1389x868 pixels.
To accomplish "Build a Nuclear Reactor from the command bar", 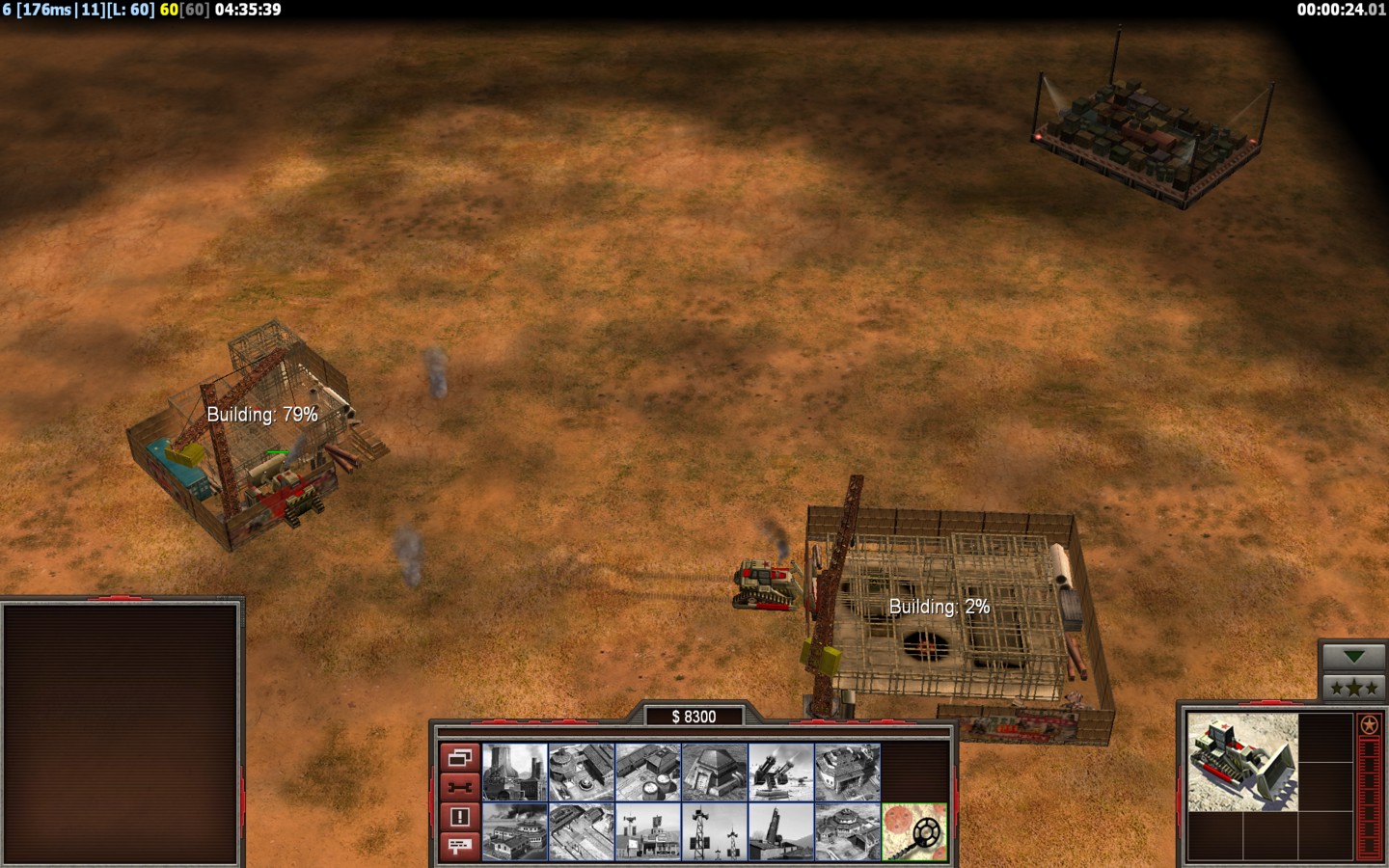I will [x=515, y=772].
